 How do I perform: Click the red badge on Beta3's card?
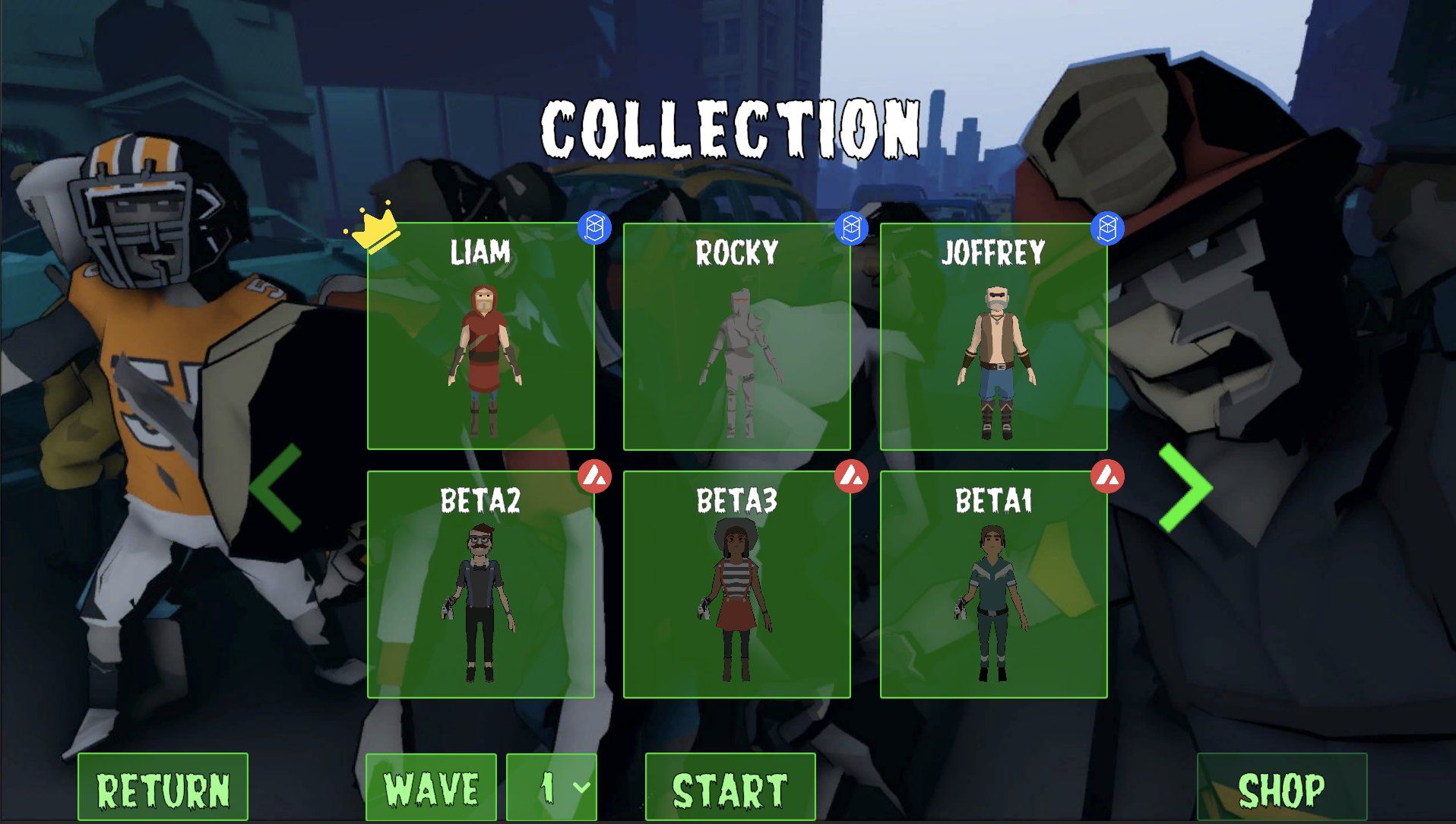pyautogui.click(x=851, y=477)
